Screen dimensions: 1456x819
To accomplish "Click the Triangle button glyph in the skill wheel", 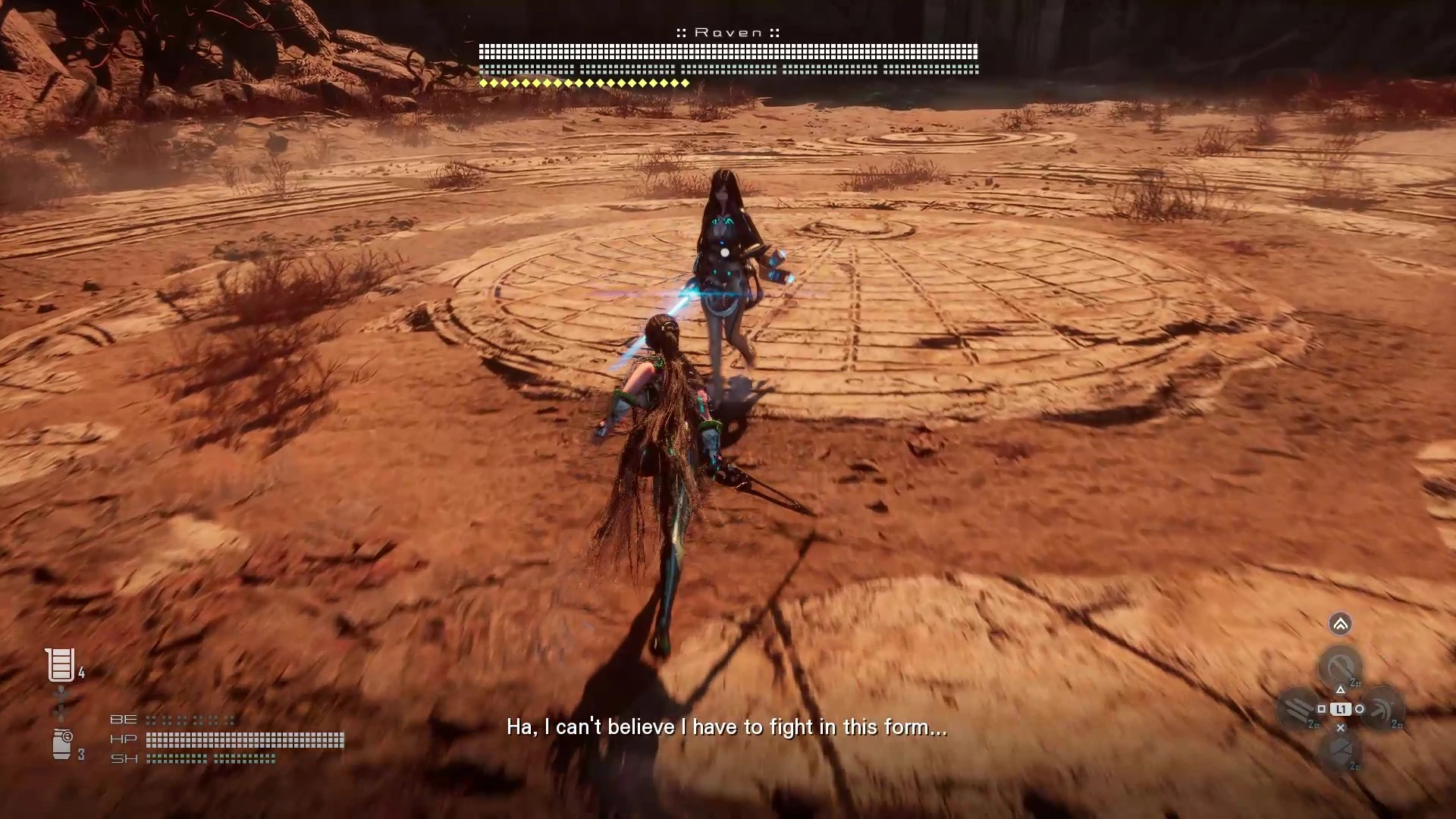I will [1341, 689].
